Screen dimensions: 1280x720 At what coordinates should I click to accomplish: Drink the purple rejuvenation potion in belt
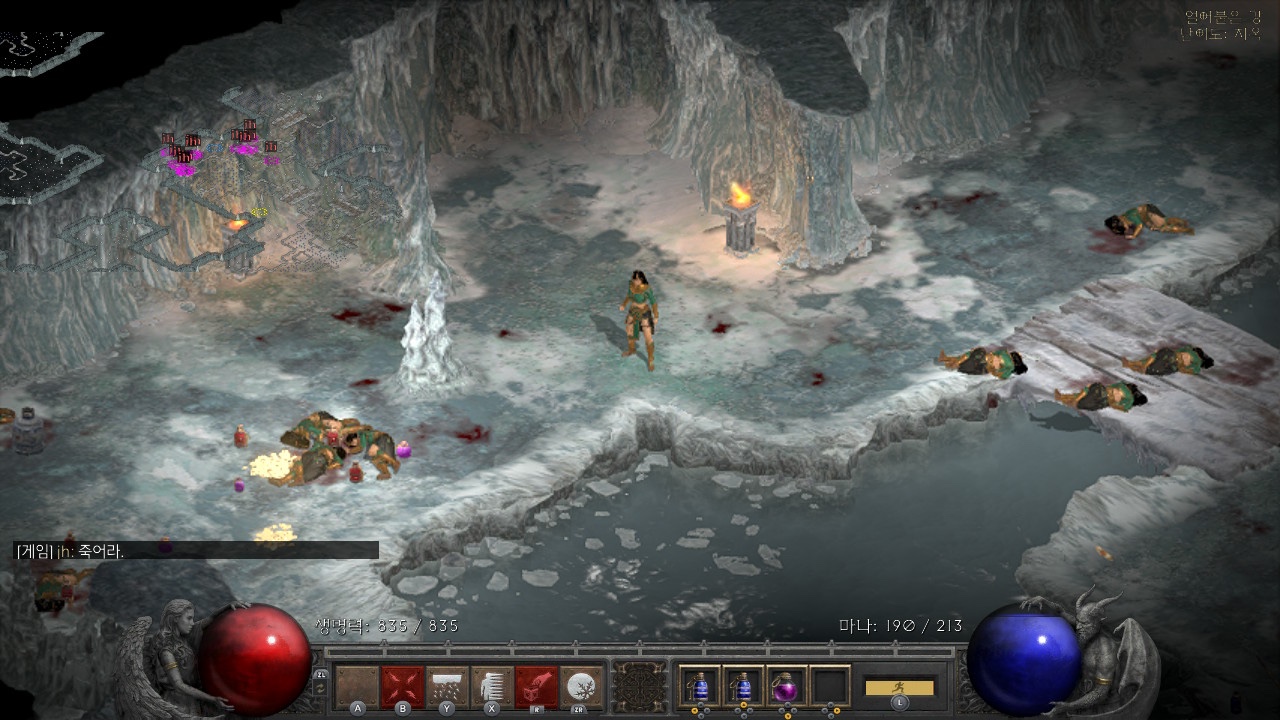coord(785,687)
